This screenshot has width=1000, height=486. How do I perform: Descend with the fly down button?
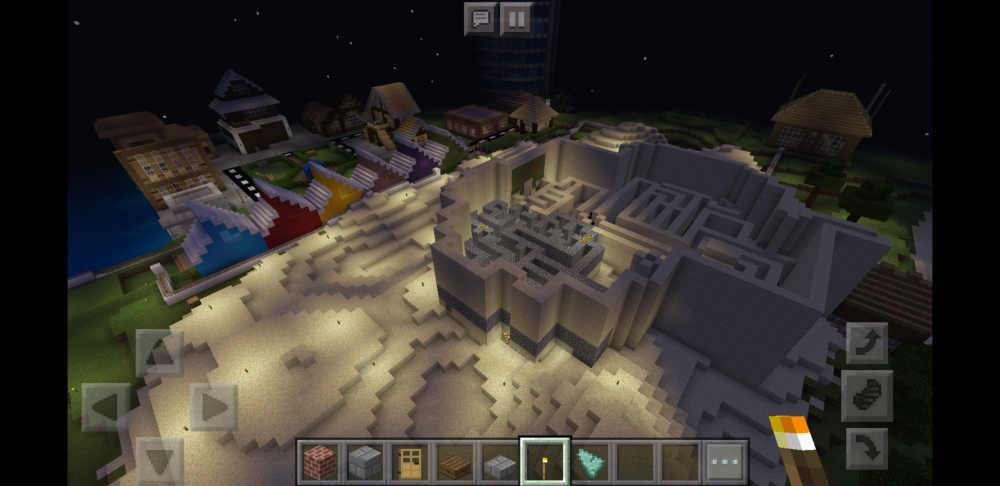tap(866, 448)
